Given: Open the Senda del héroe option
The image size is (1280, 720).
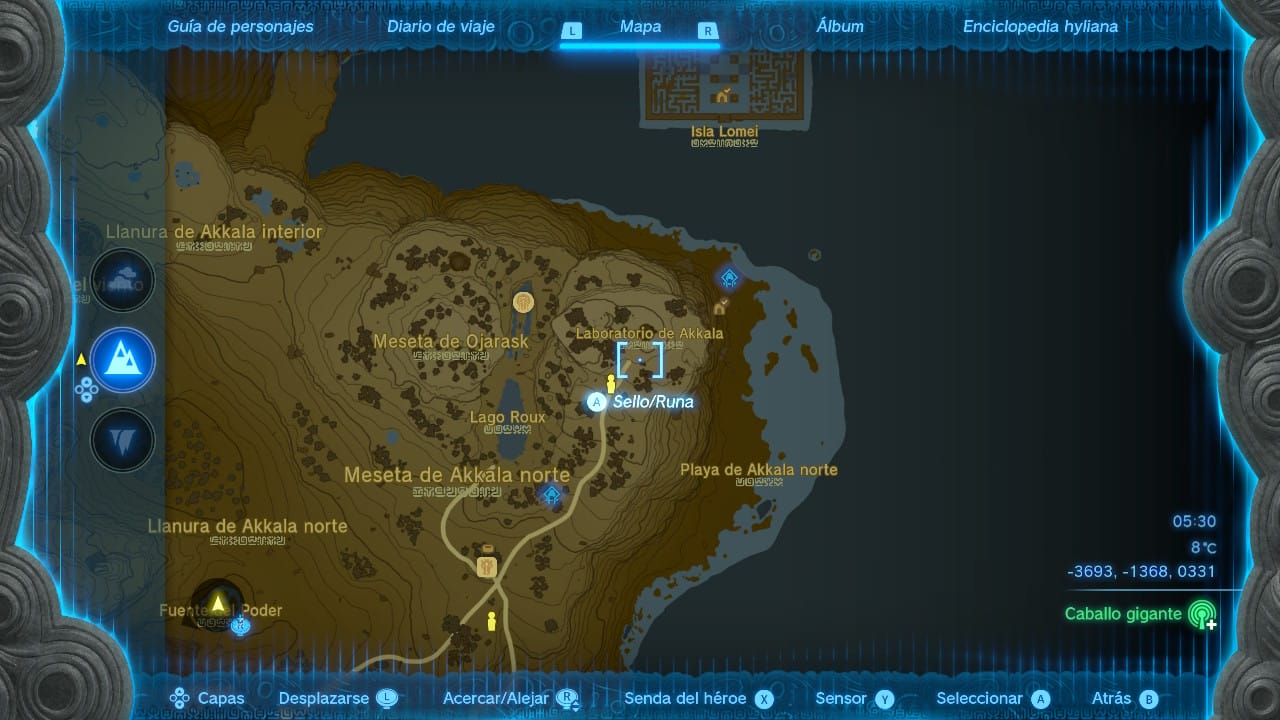Looking at the screenshot, I should (x=699, y=699).
